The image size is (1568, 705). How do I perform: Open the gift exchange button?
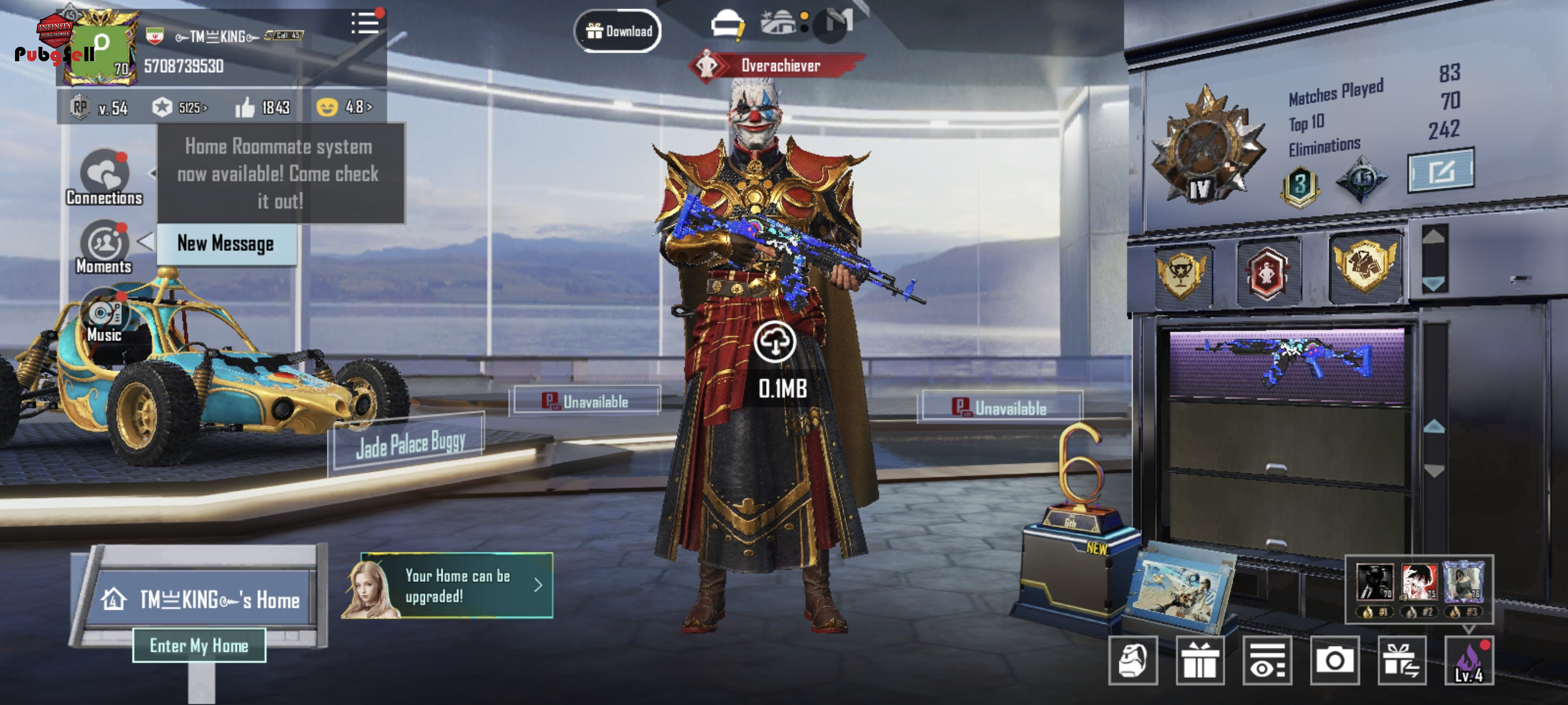1401,661
